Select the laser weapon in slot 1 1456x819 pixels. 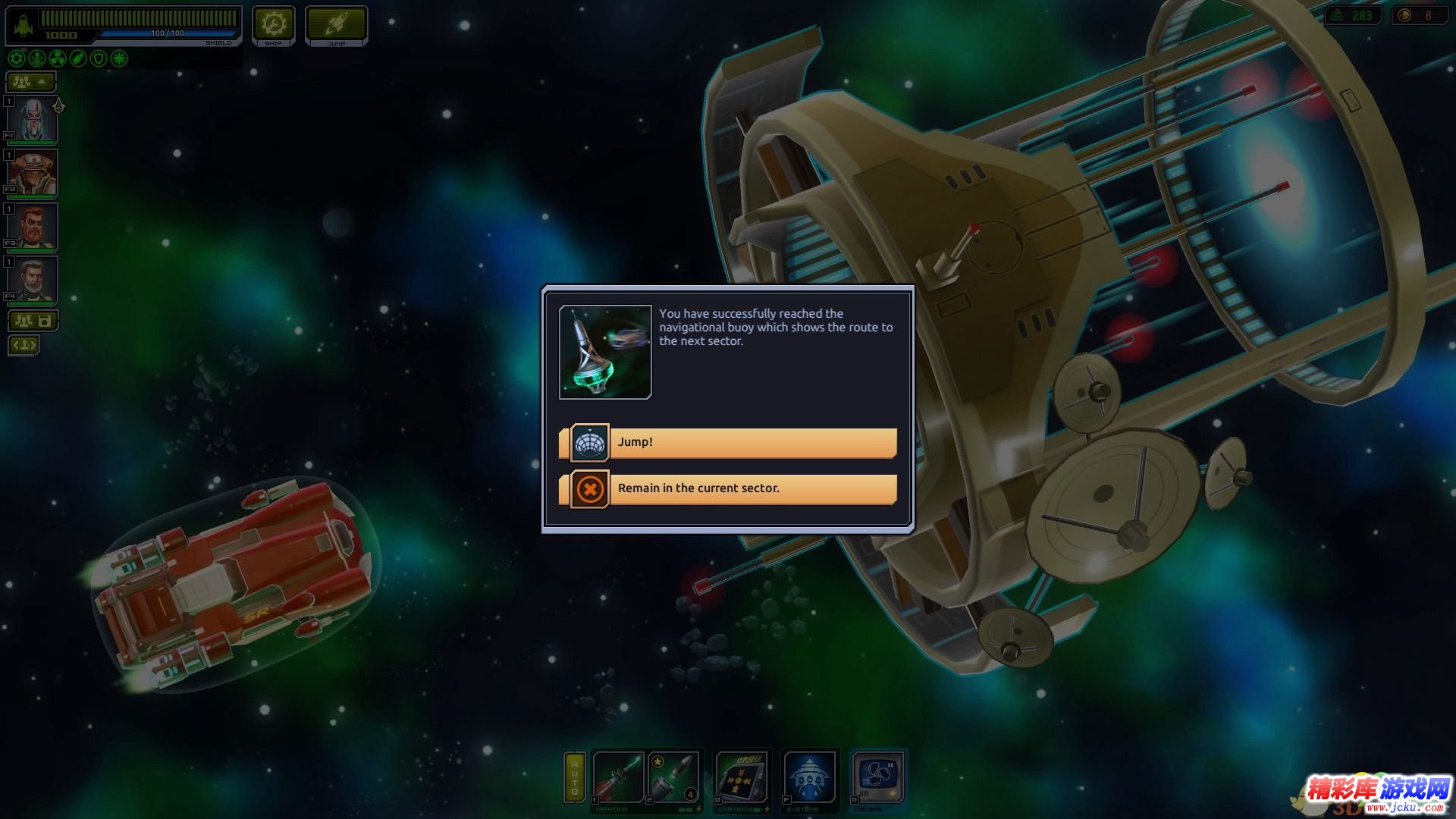point(618,777)
